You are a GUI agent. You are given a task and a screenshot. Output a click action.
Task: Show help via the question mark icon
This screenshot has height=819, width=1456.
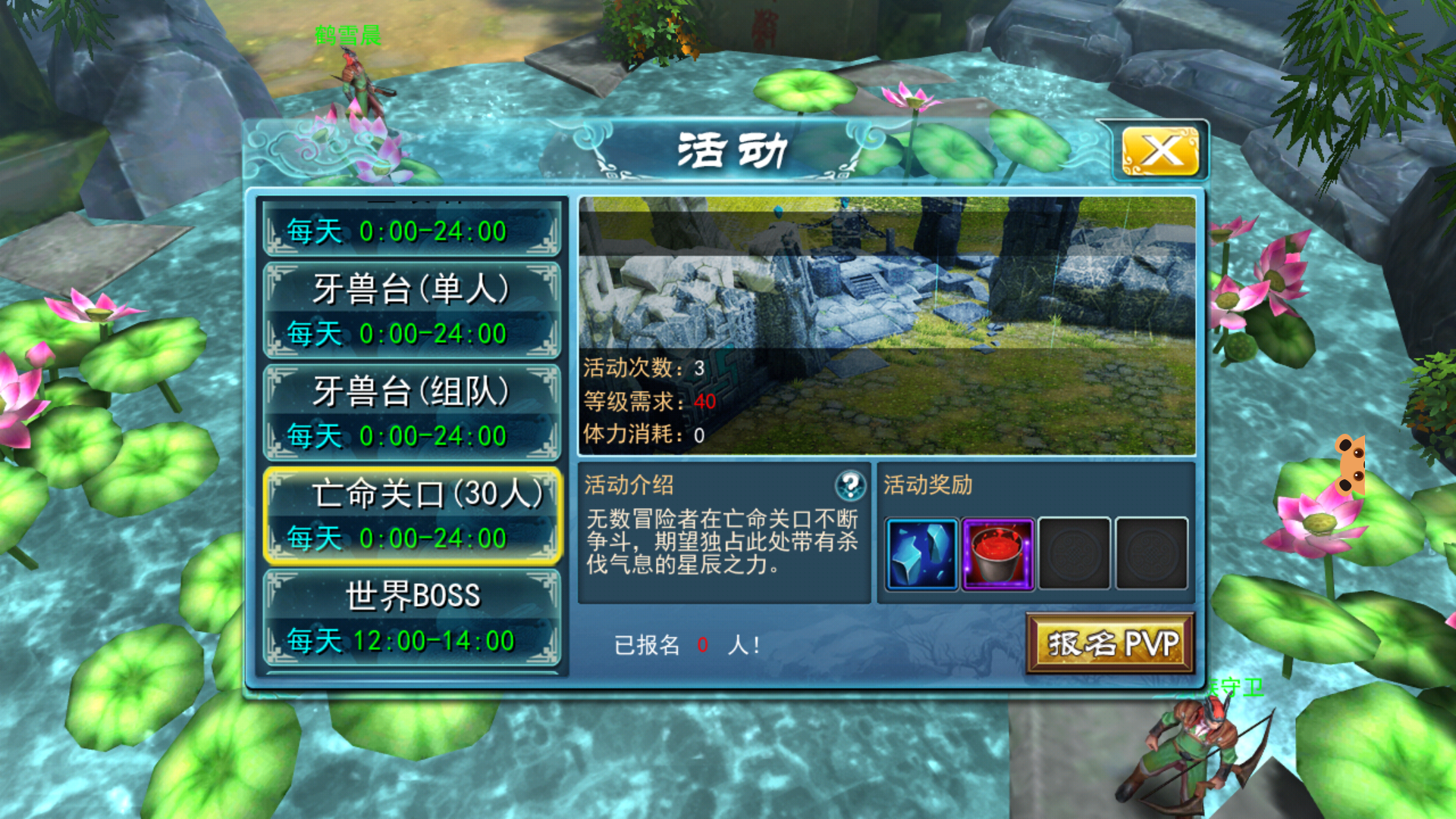[x=850, y=485]
